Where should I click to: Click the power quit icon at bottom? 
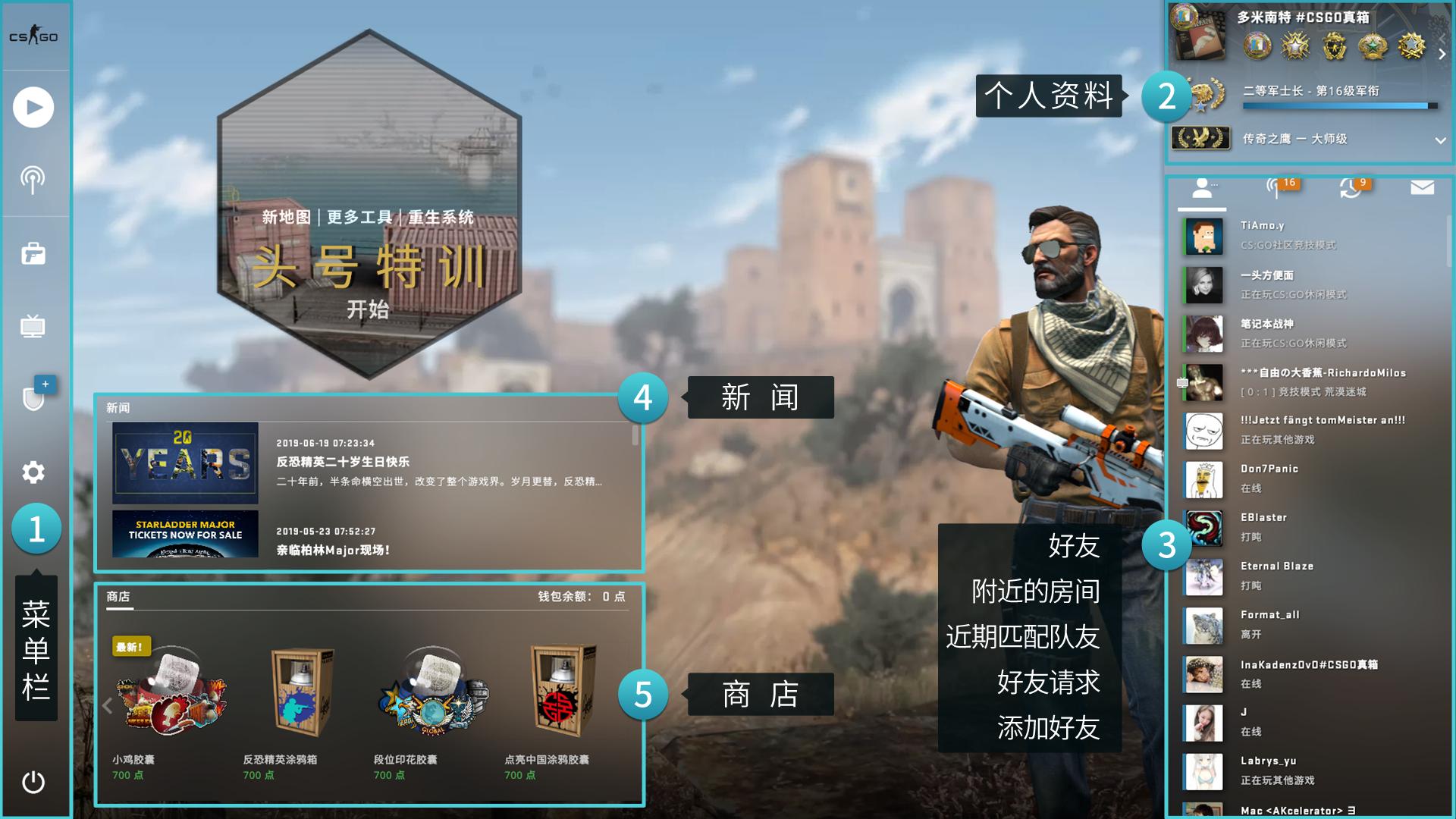33,783
